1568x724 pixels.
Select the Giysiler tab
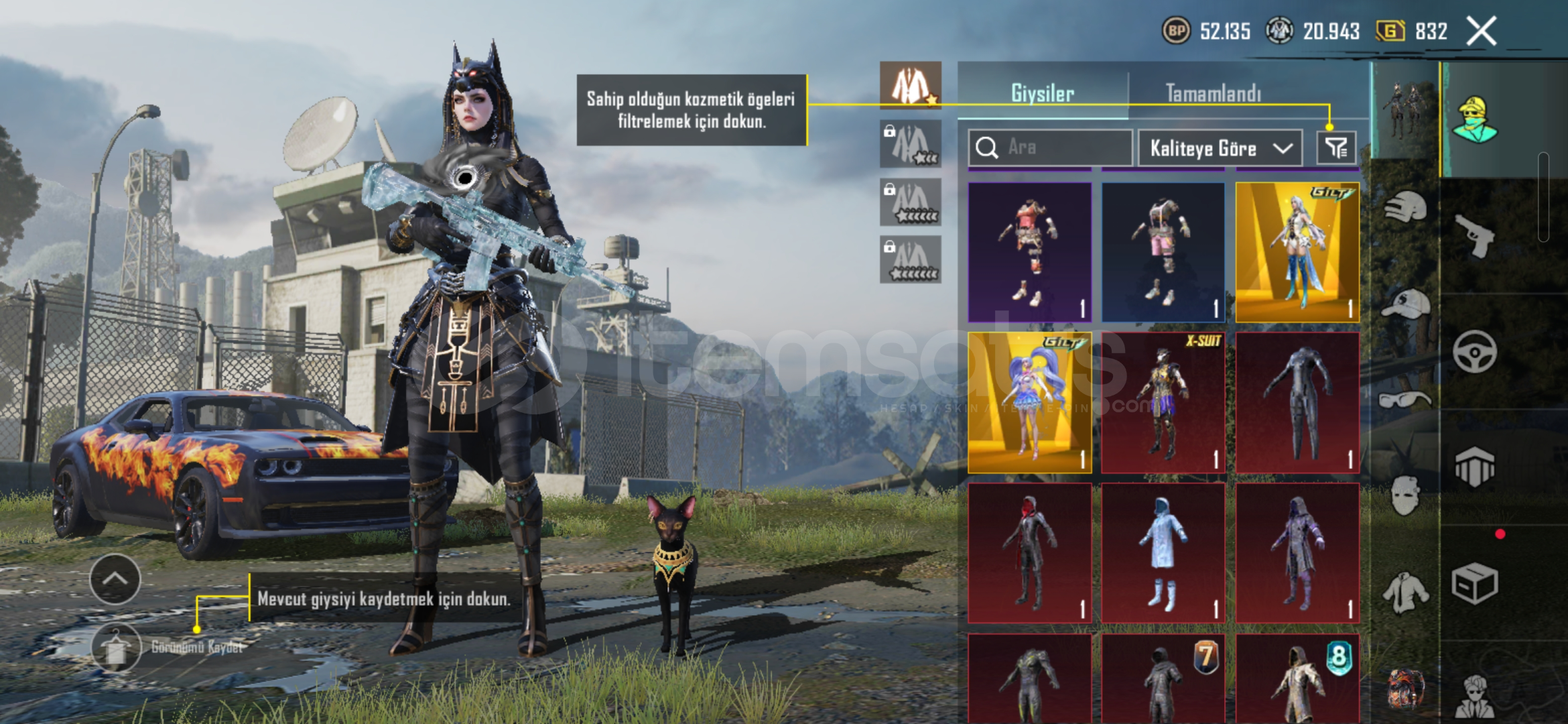pos(1043,93)
